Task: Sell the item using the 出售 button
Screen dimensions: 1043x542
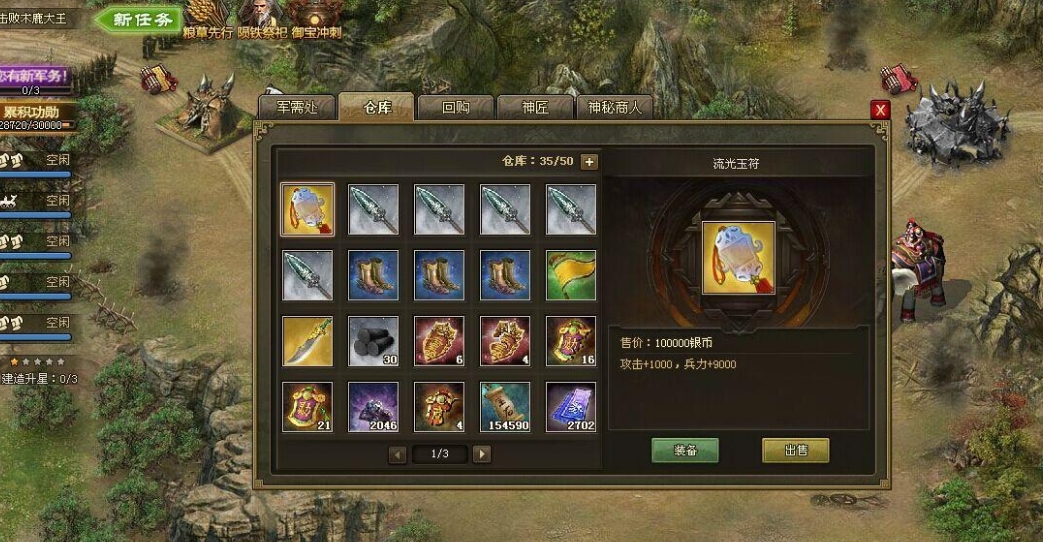Action: point(795,450)
